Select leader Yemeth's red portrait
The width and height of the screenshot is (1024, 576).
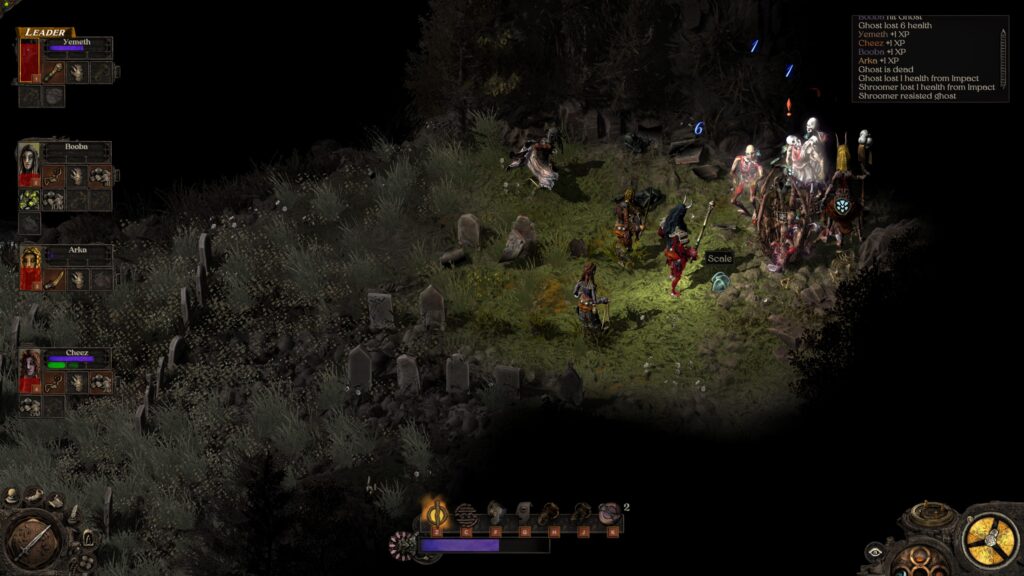(29, 62)
